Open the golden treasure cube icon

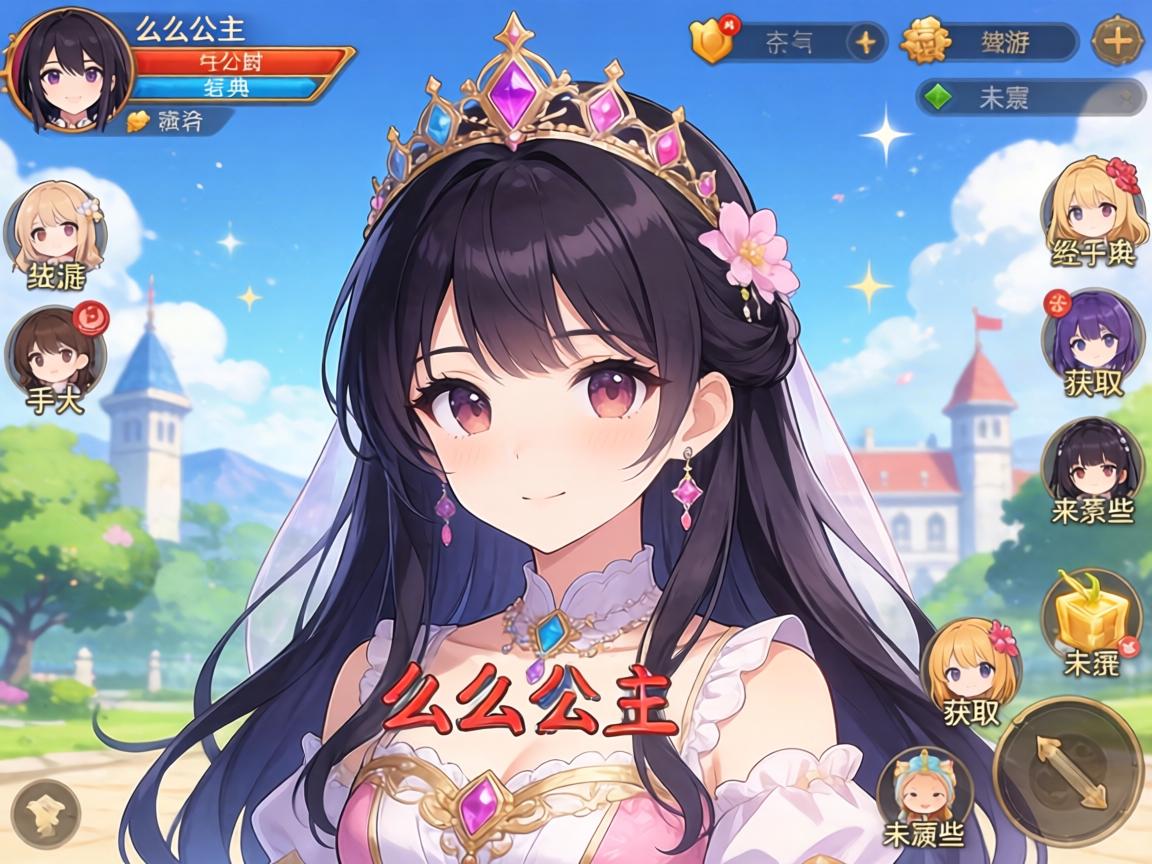click(1090, 612)
